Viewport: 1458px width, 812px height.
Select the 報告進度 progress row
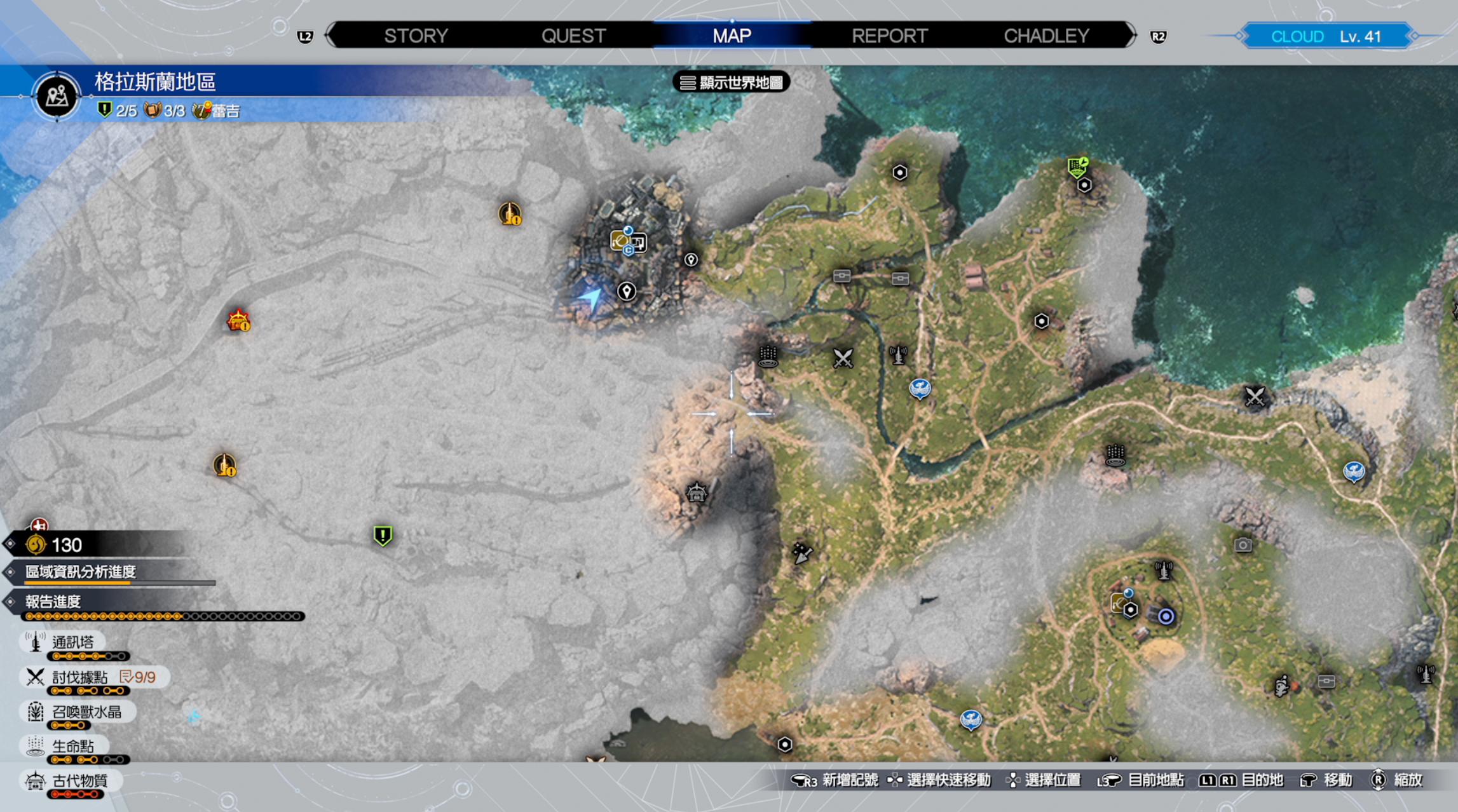(x=53, y=602)
